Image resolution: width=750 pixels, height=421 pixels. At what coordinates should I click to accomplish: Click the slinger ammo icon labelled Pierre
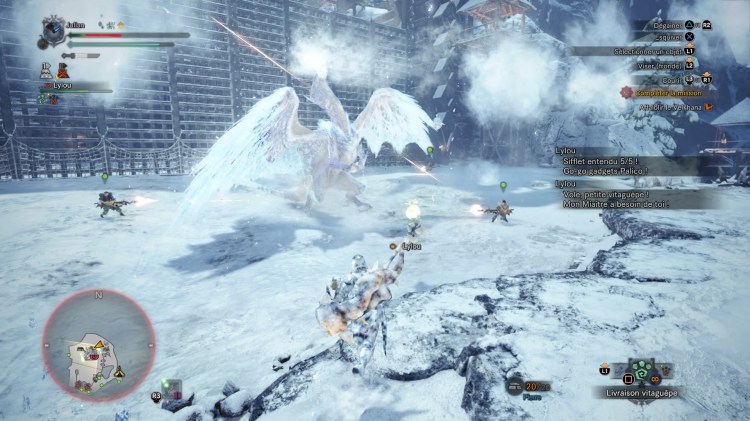[x=515, y=386]
